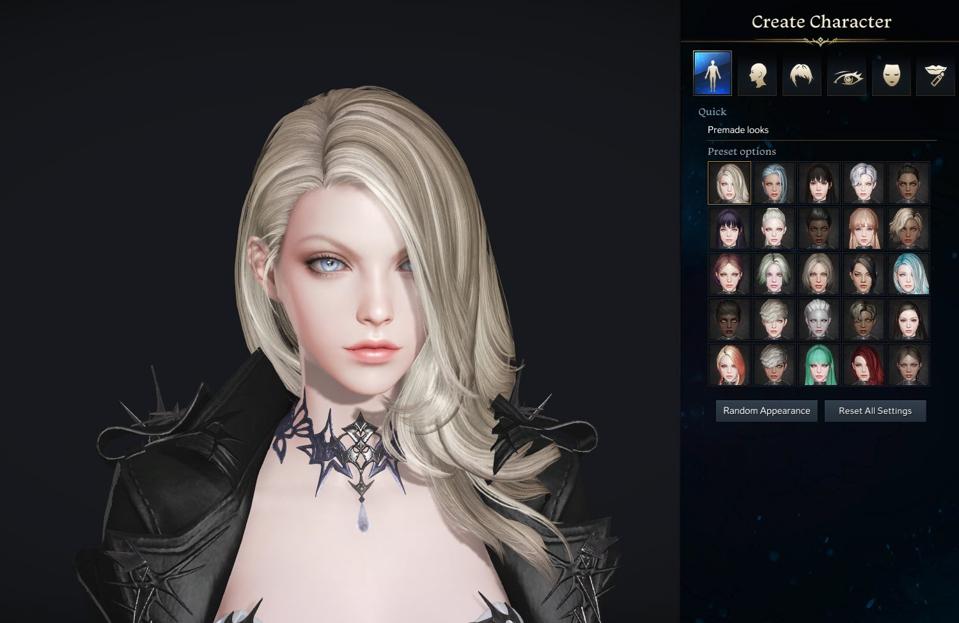Open the hair customization tab

(x=802, y=75)
